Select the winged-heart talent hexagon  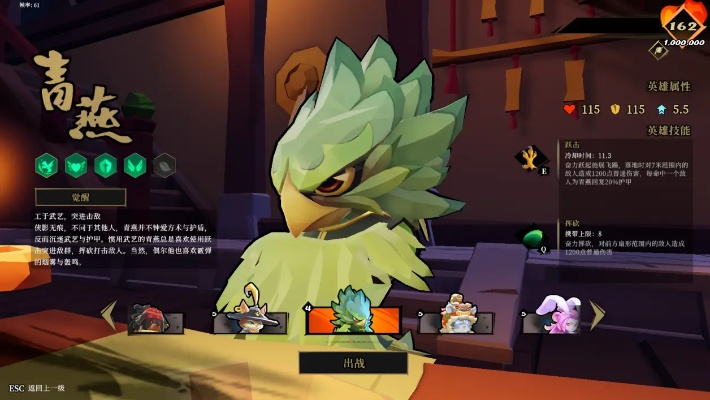77,164
